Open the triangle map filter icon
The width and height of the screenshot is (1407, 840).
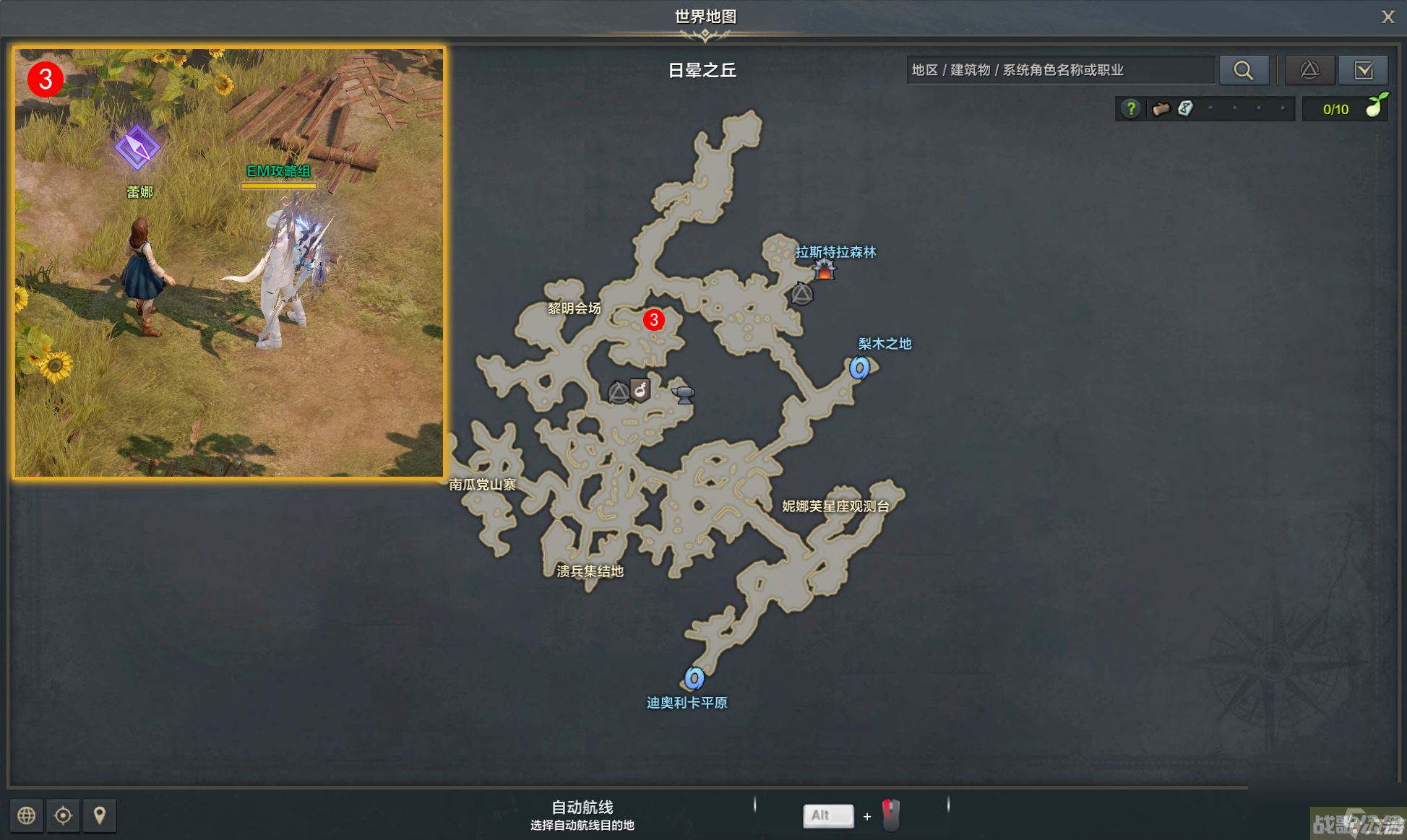point(1309,70)
